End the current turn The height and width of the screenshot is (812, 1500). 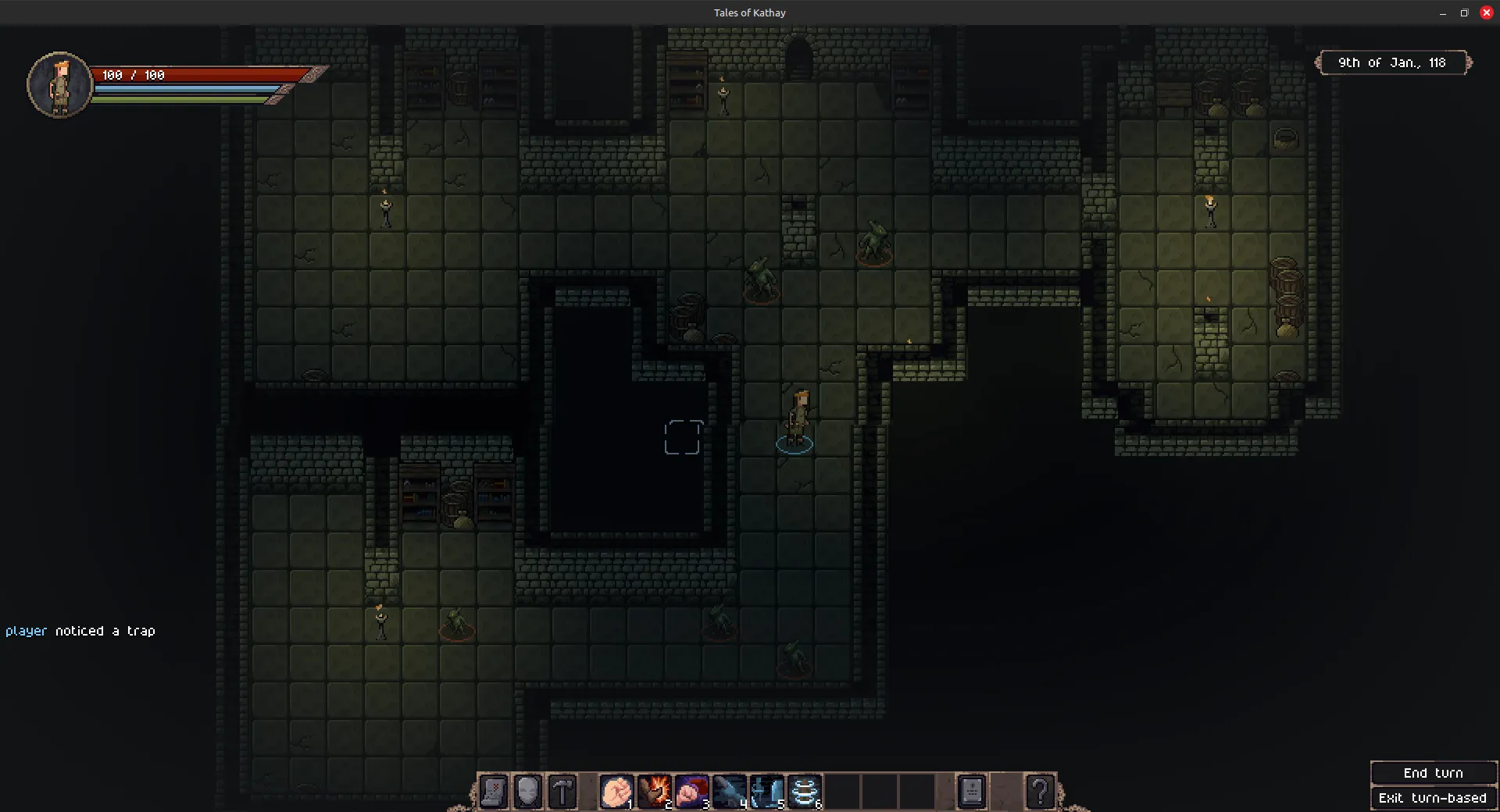click(x=1433, y=773)
